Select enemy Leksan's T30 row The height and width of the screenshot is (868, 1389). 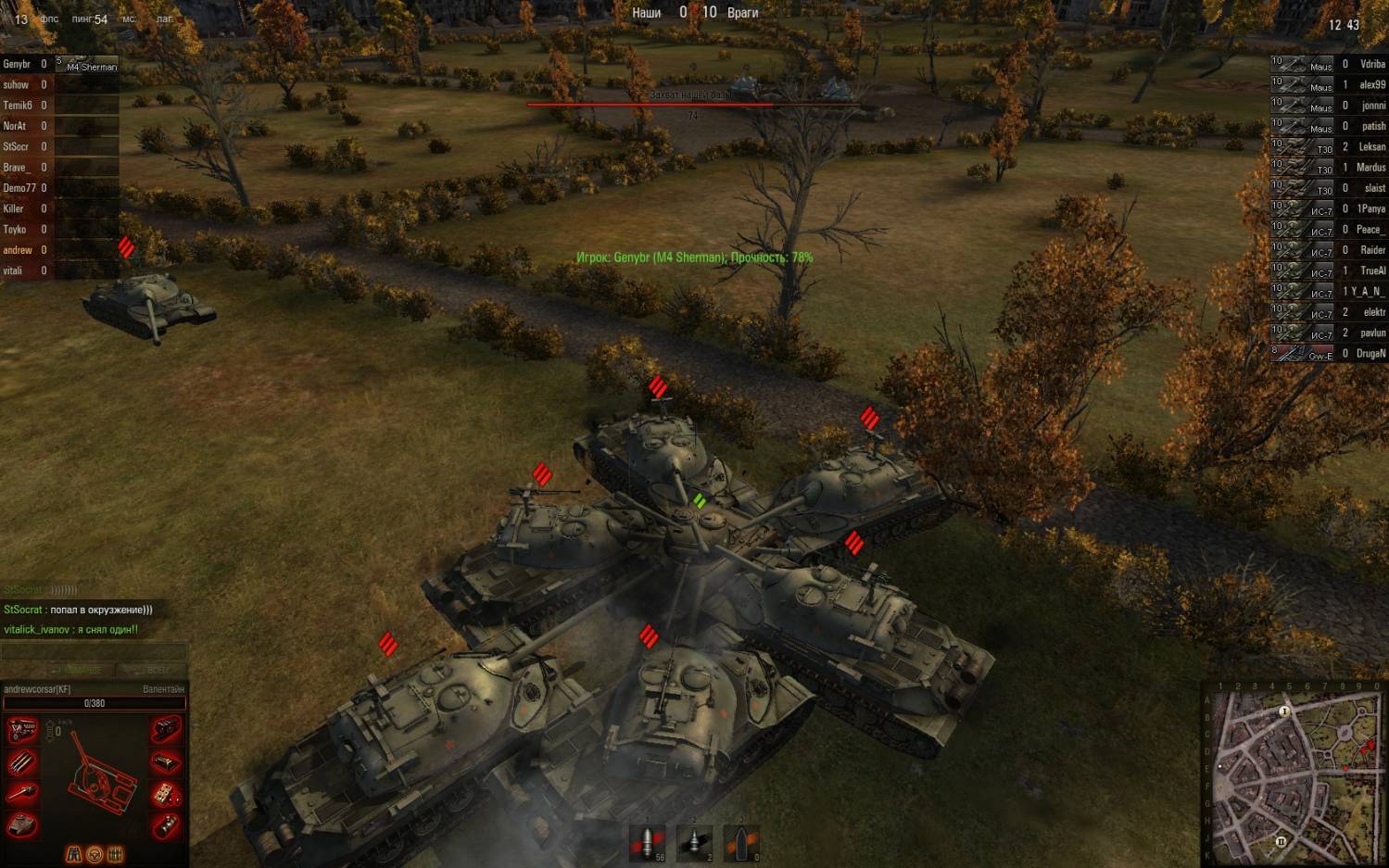1329,147
